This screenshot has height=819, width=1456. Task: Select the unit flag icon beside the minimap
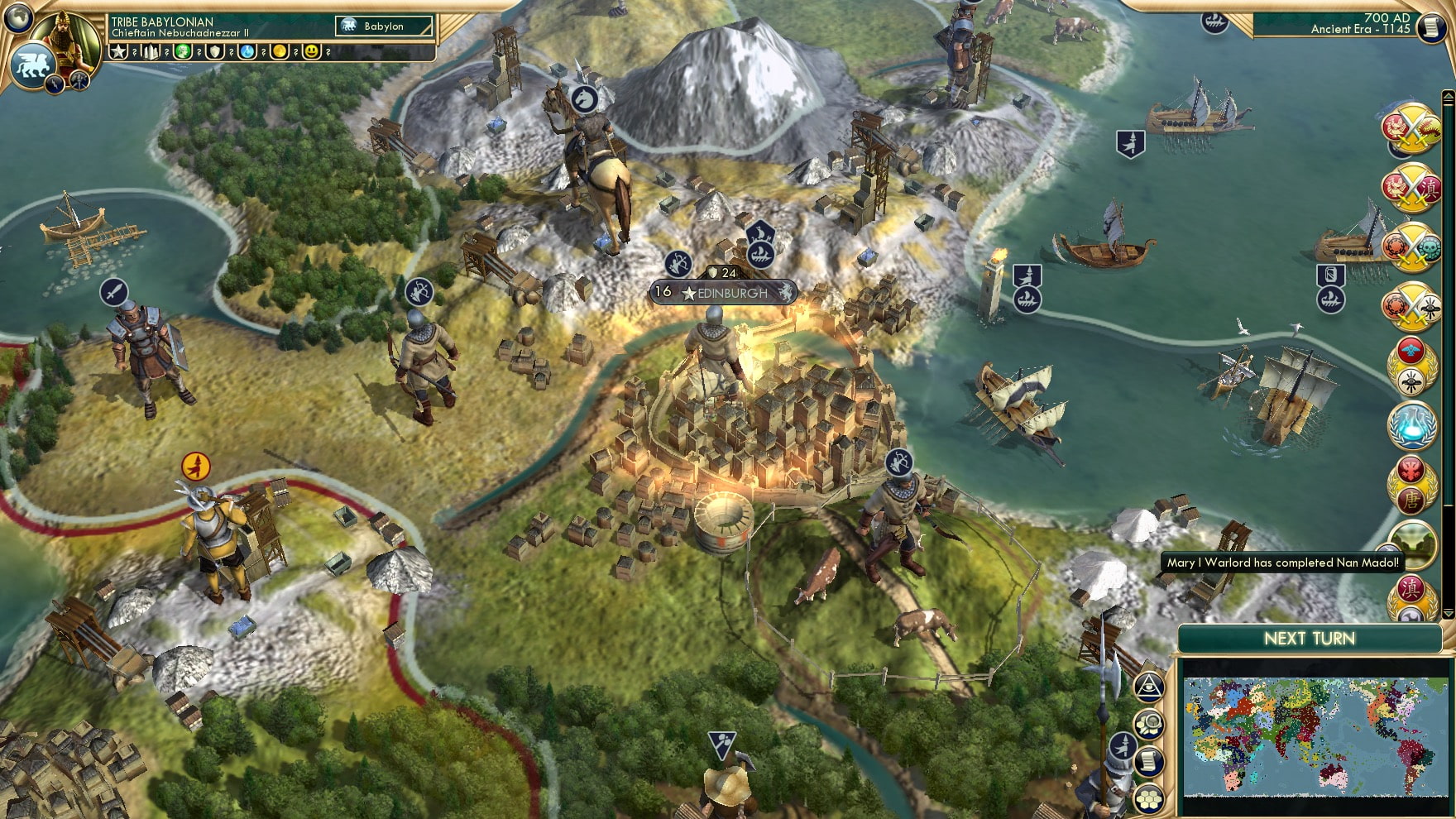coord(1123,745)
